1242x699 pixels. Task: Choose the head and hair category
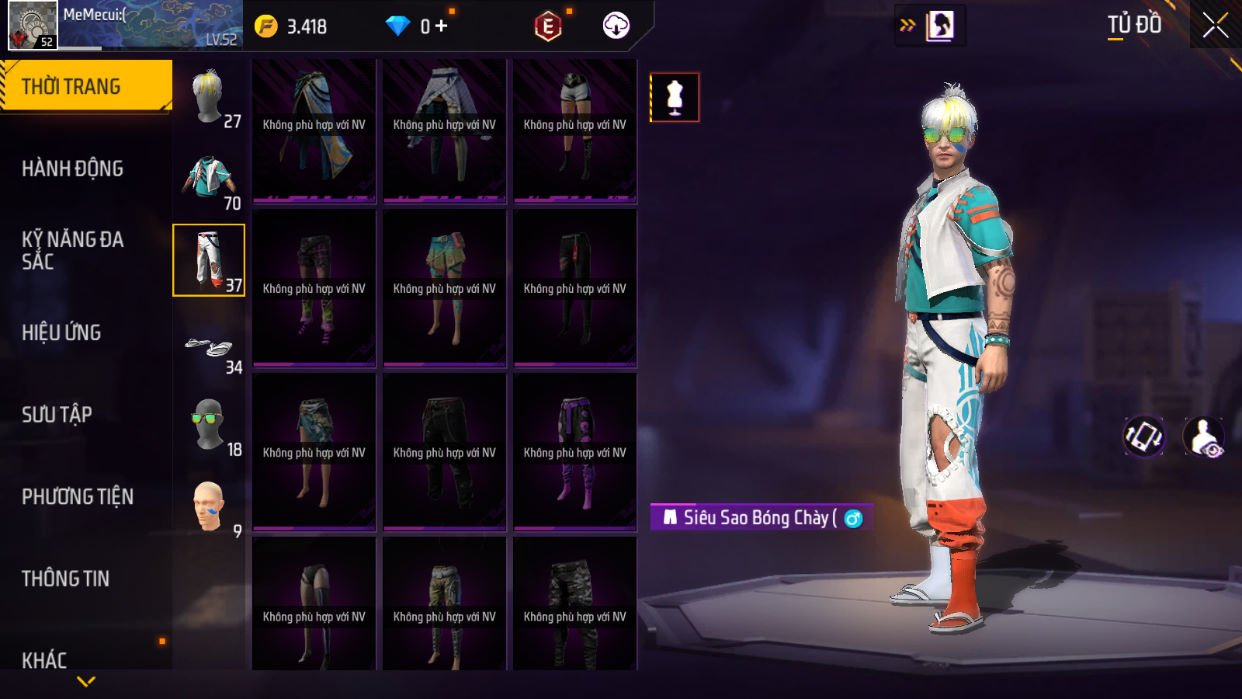click(209, 97)
